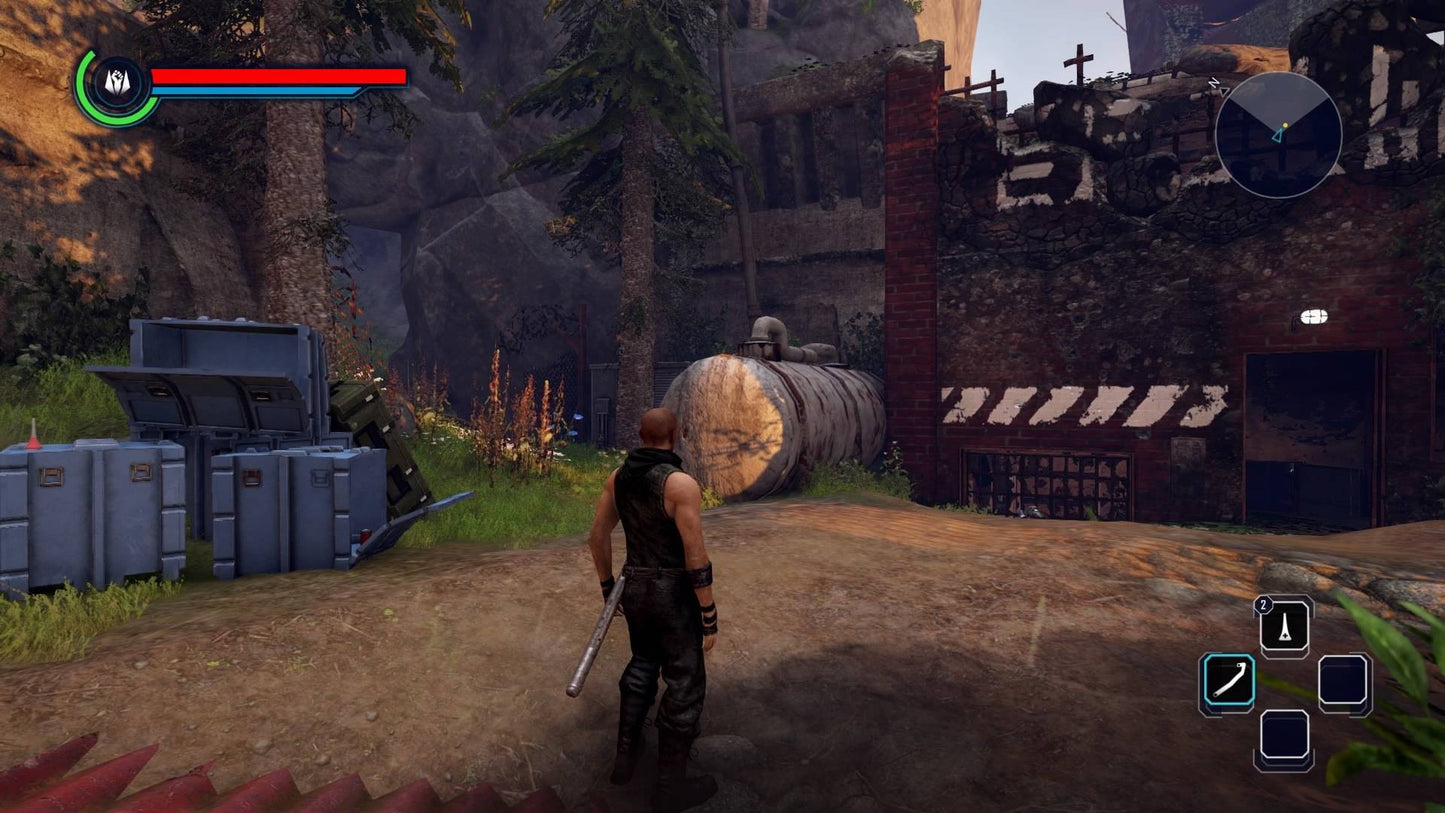1445x813 pixels.
Task: Expand the quick-item selection wheel
Action: point(1286,679)
